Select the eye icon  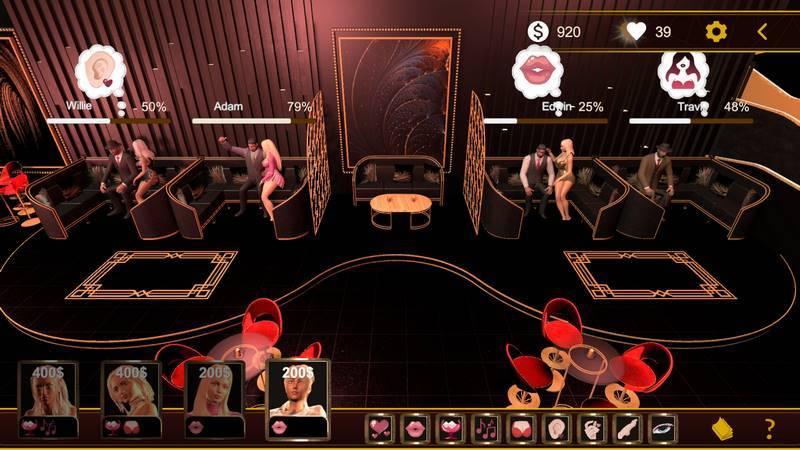661,429
